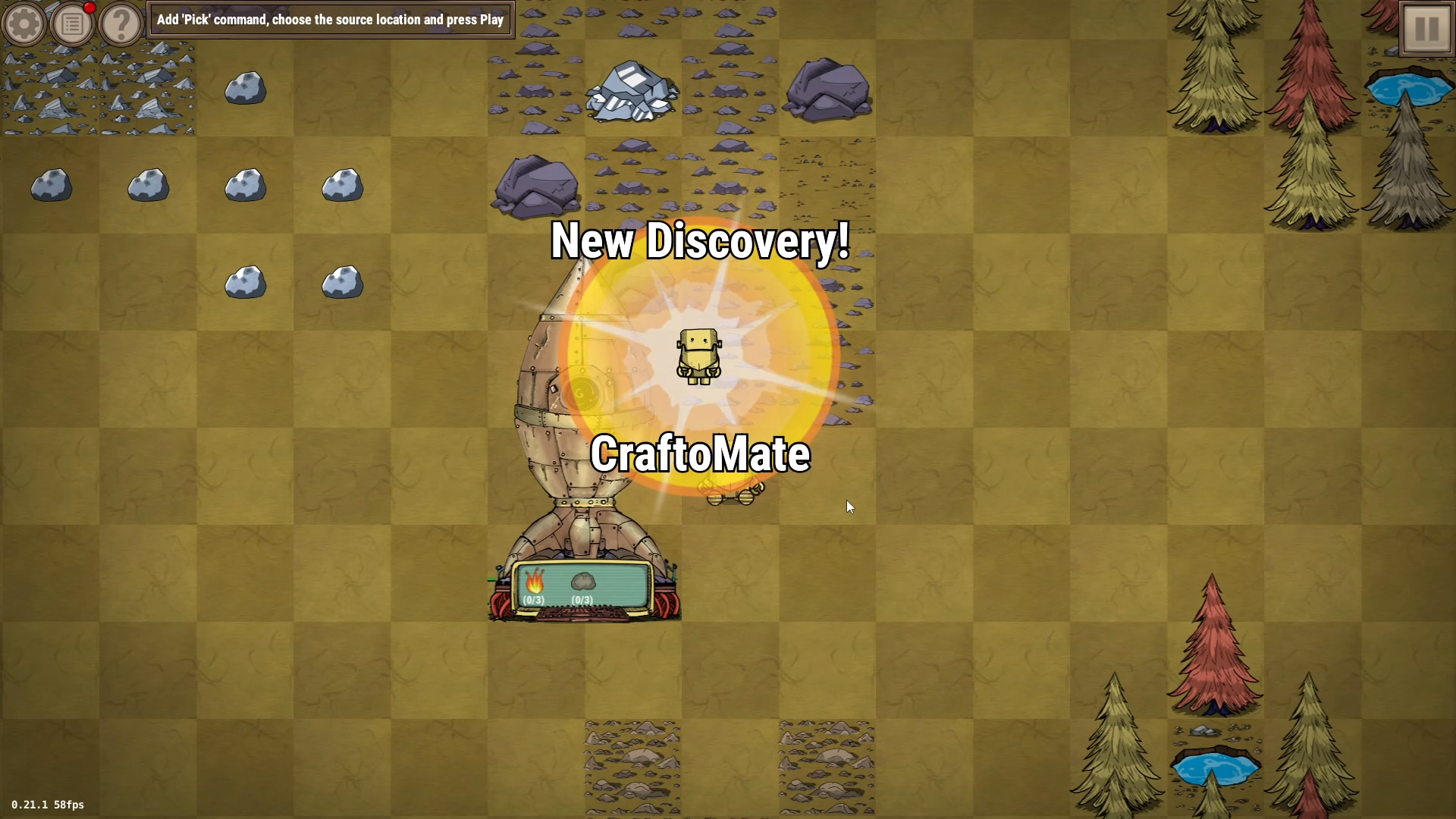Click the blue pond in the bottom-right forest
Screen dimensions: 1456x819
[1216, 768]
